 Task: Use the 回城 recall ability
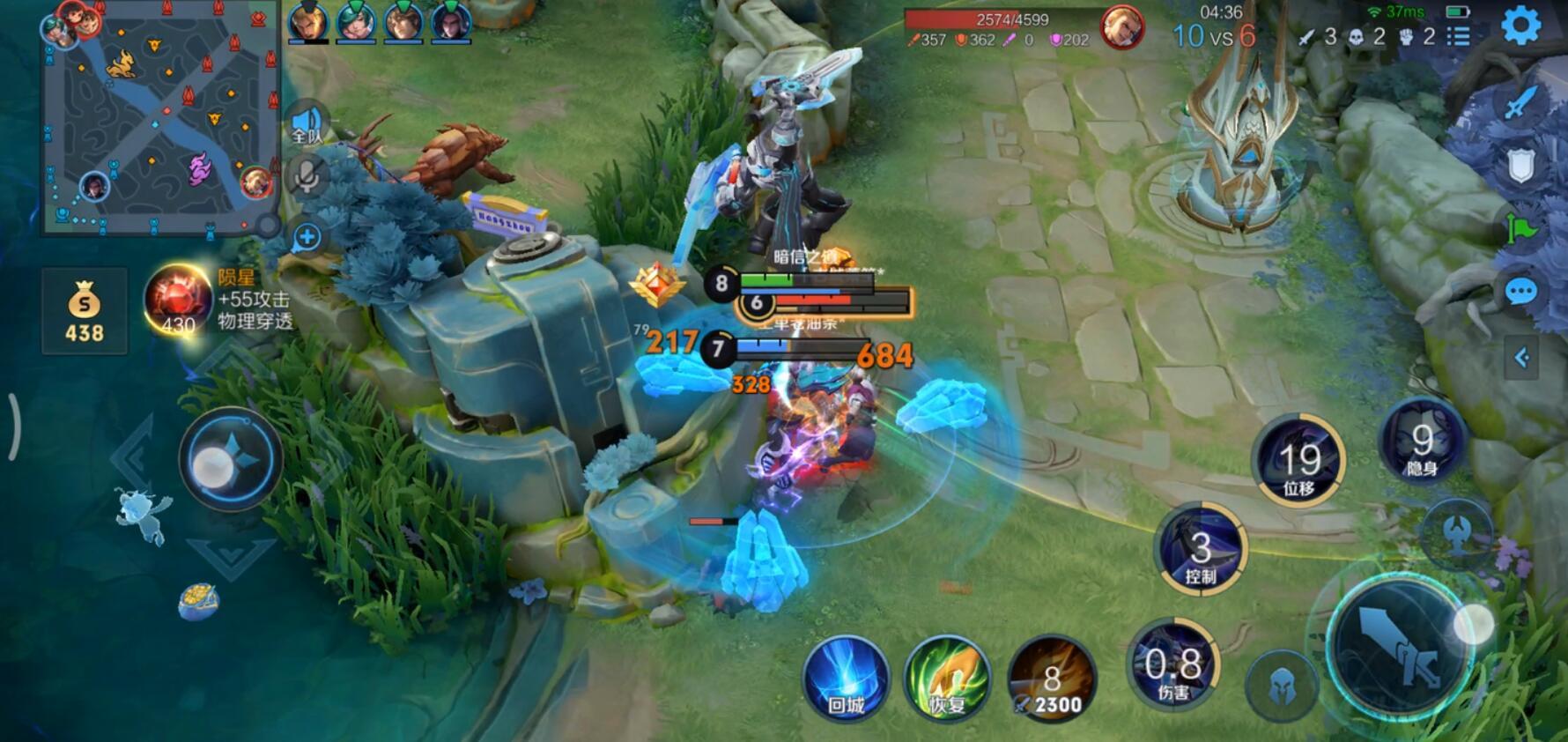pos(846,679)
